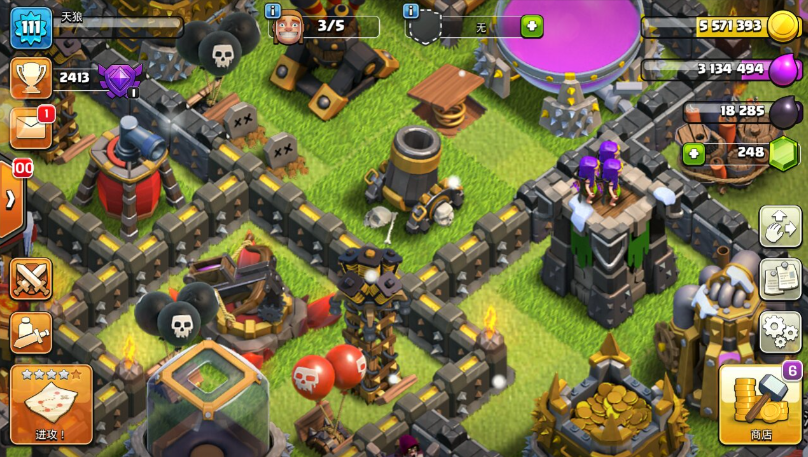Open the sword and potion button
Screen dimensions: 808x457
(x=31, y=332)
